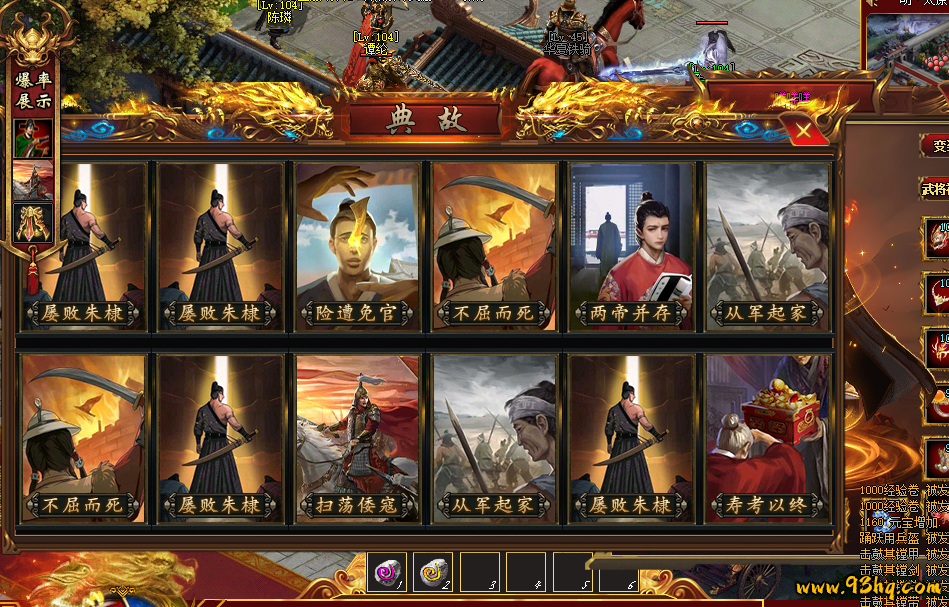Open the mounted general icon under 爆率展示
The height and width of the screenshot is (607, 949).
pyautogui.click(x=32, y=180)
